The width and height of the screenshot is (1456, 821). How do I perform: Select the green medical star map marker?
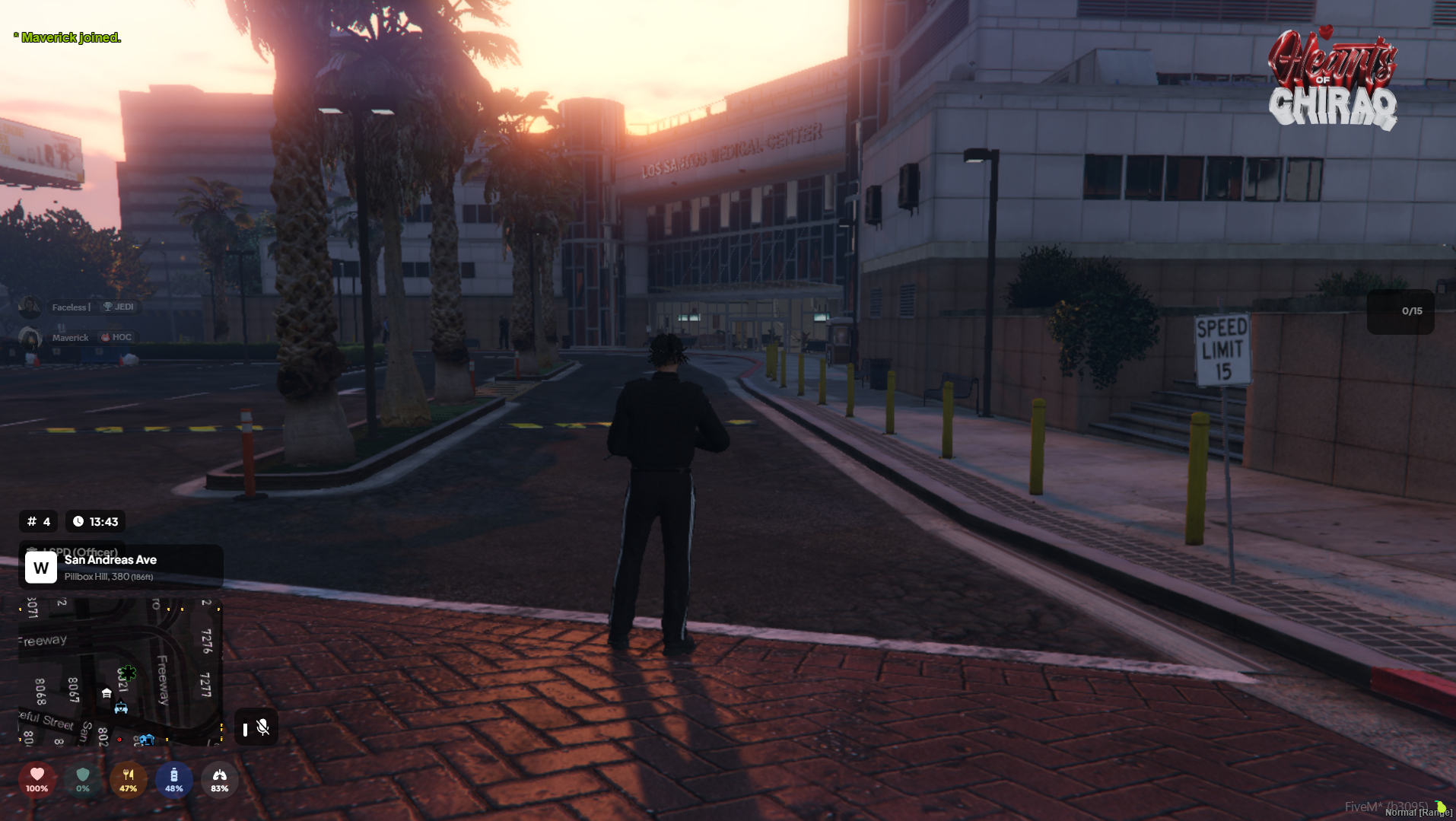[x=128, y=673]
